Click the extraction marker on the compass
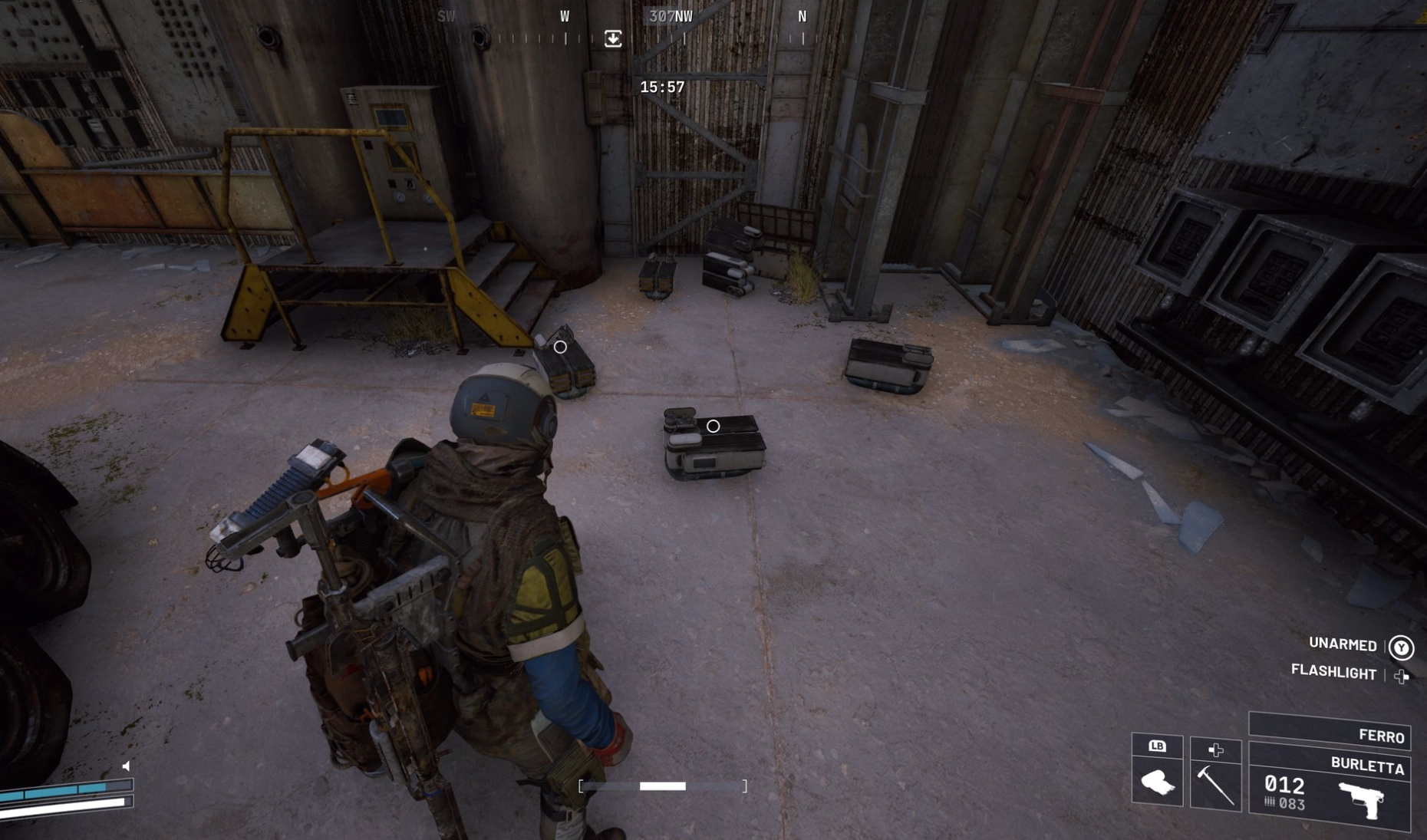The height and width of the screenshot is (840, 1427). click(x=613, y=38)
